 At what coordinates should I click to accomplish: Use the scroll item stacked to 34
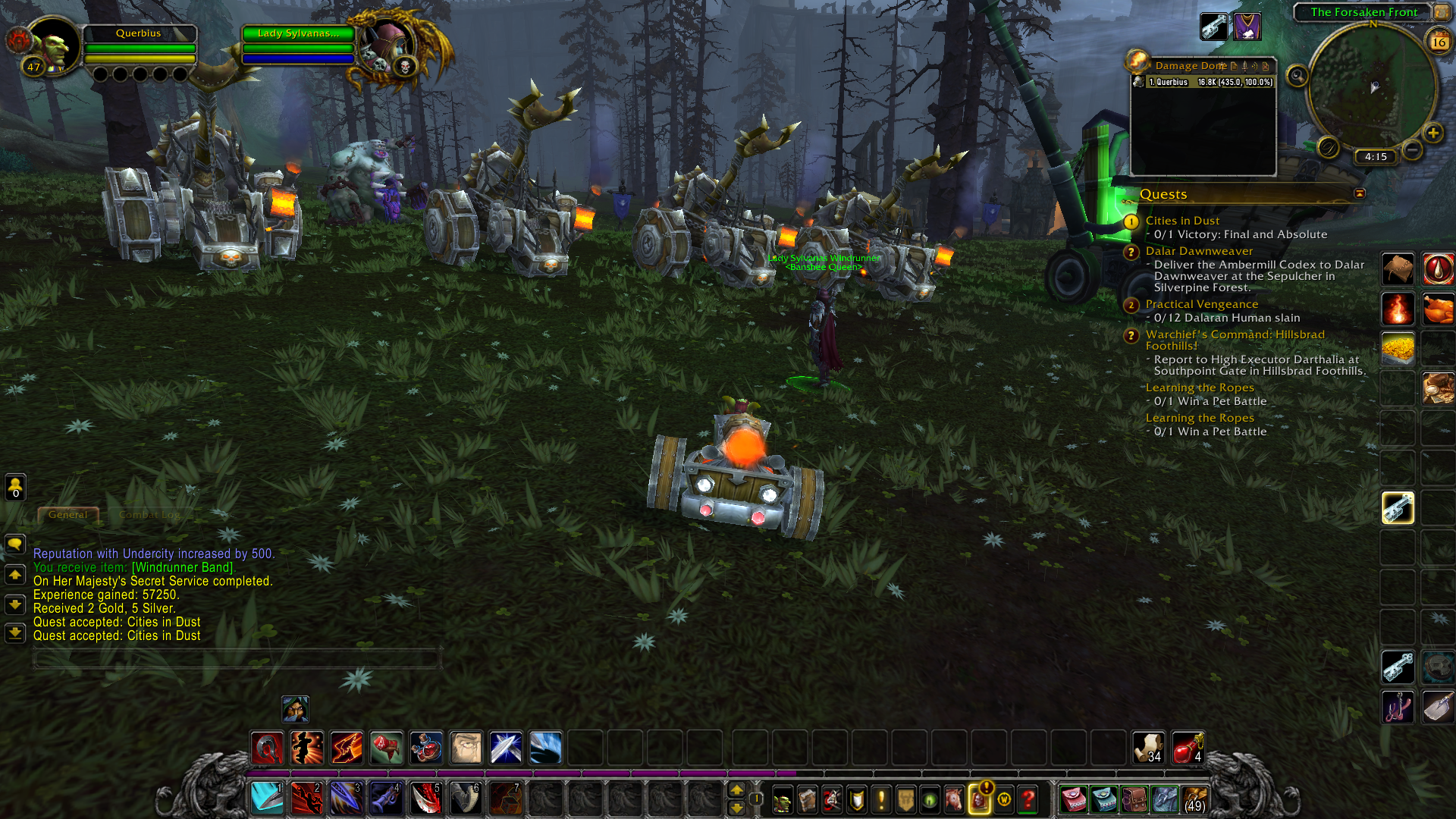point(1147,748)
